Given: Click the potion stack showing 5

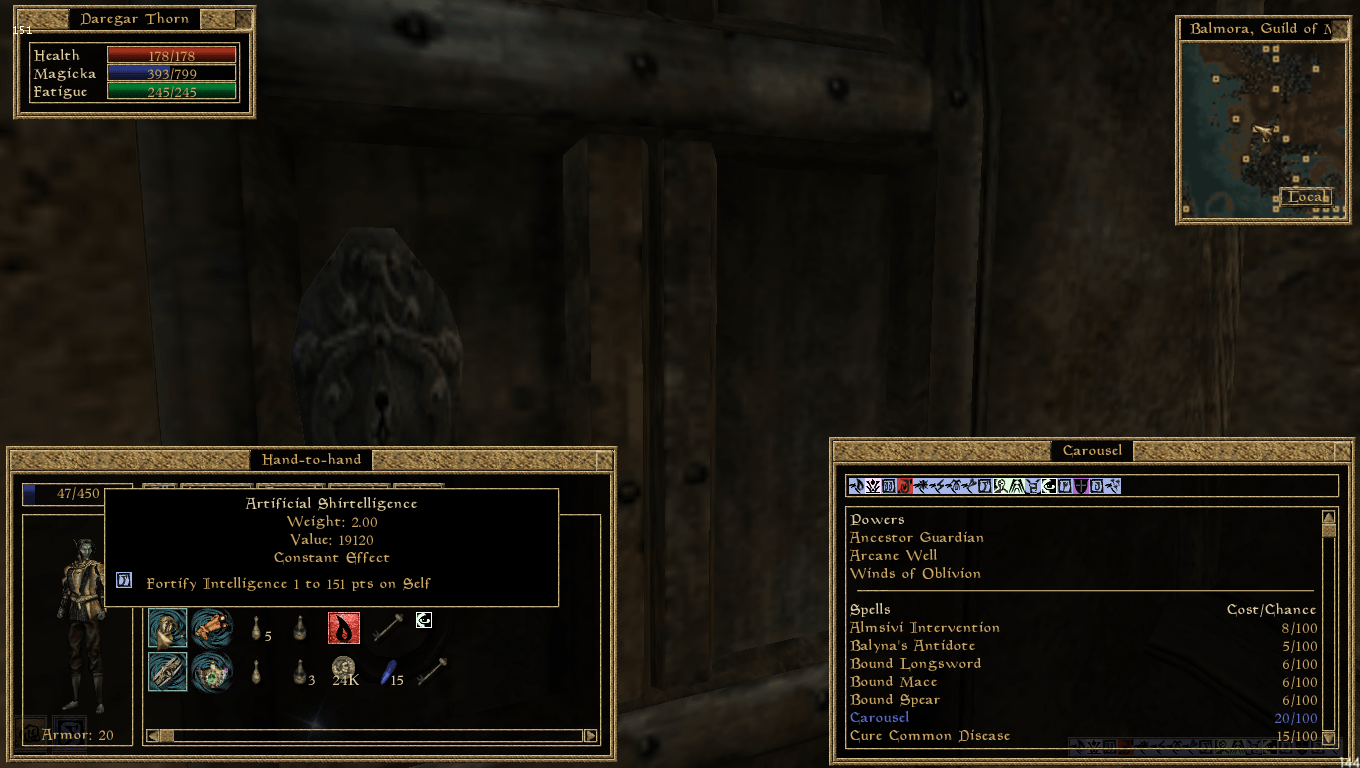Looking at the screenshot, I should point(256,628).
